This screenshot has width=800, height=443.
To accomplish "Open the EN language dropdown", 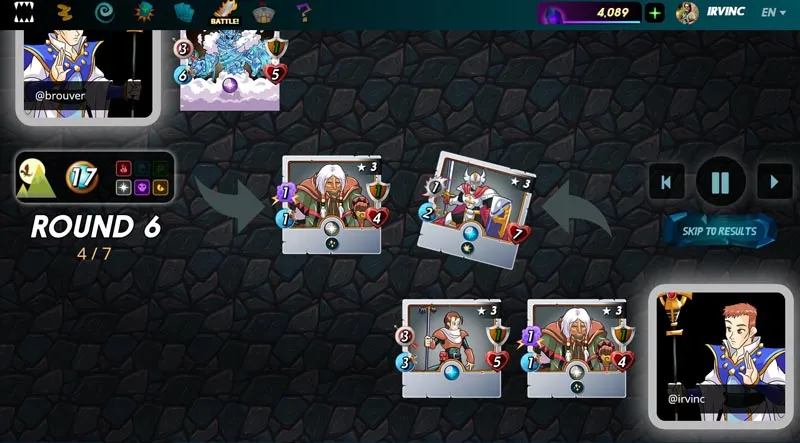I will pyautogui.click(x=774, y=13).
